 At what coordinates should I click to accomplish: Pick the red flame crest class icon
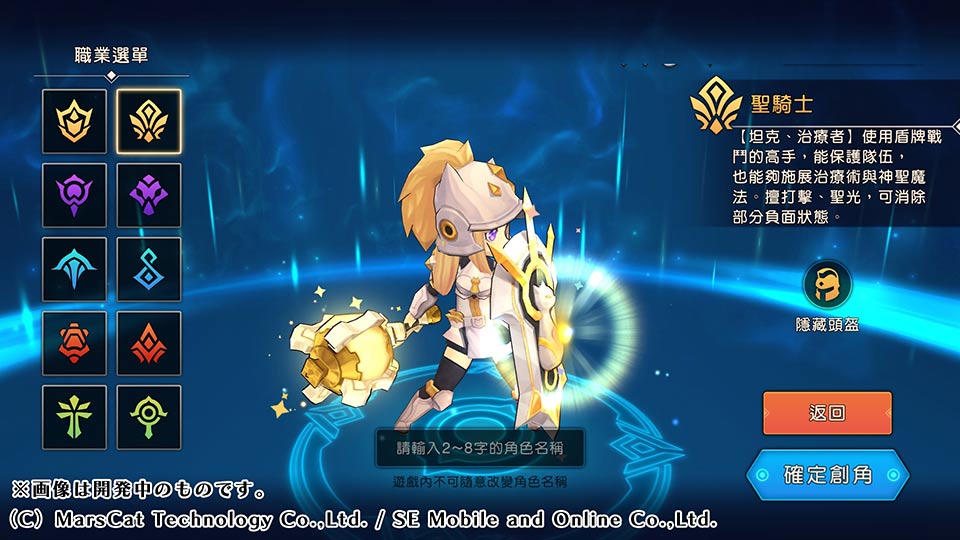coord(149,343)
